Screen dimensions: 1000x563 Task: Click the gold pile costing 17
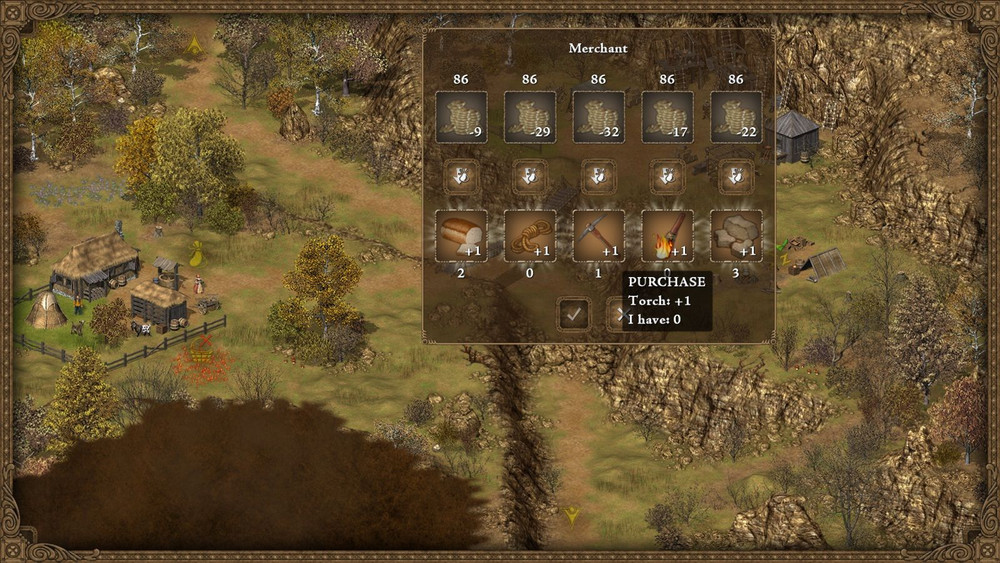667,117
